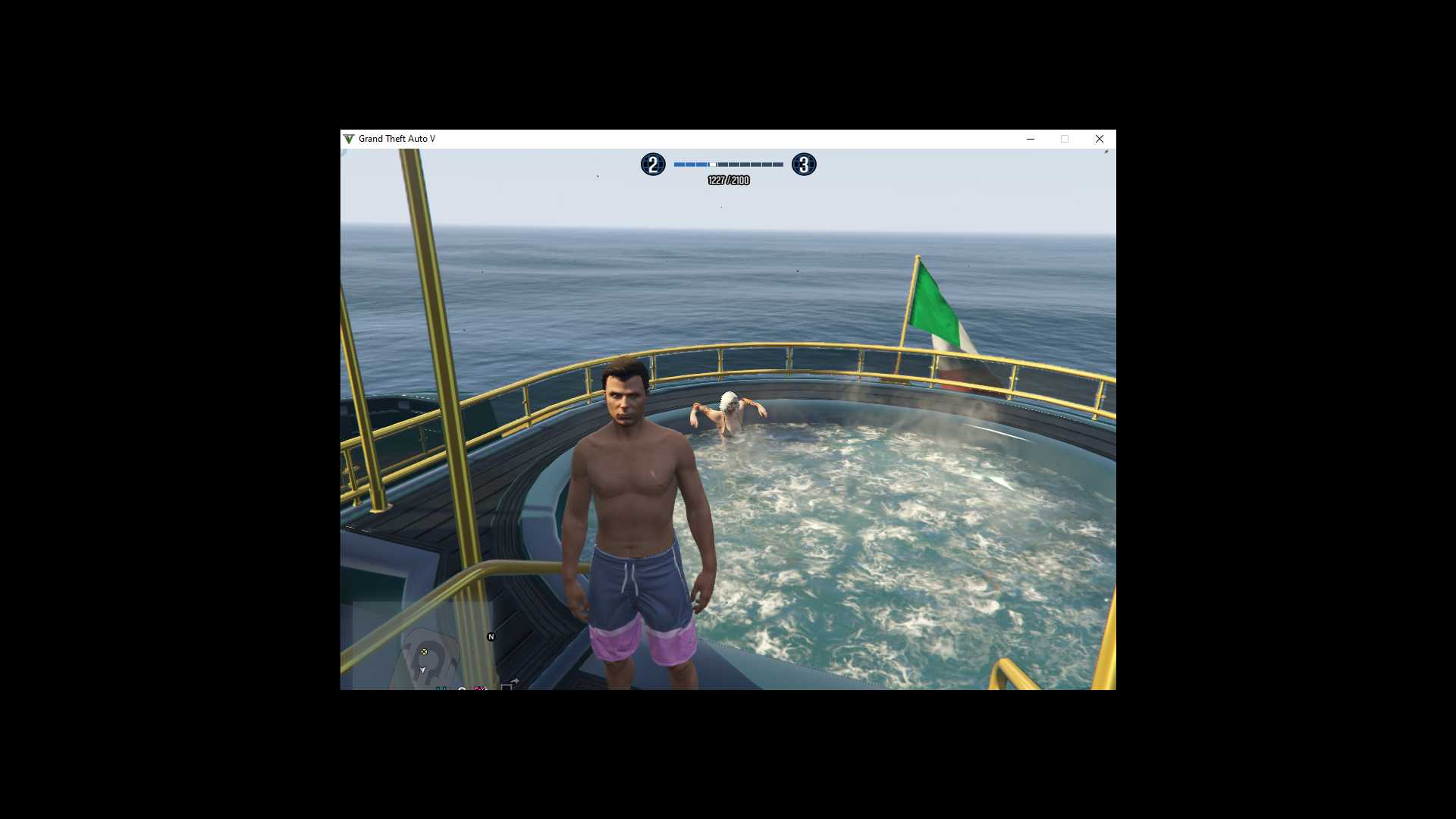This screenshot has height=819, width=1456.
Task: Select the north N marker on the minimap
Action: coord(491,637)
